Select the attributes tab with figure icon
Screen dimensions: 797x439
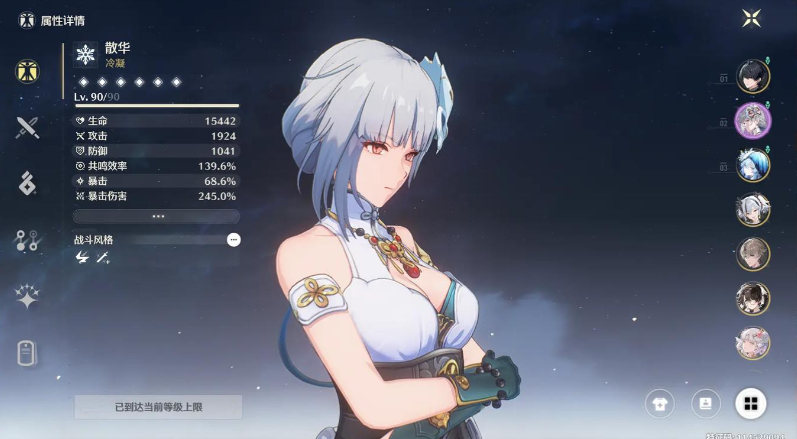pos(27,71)
